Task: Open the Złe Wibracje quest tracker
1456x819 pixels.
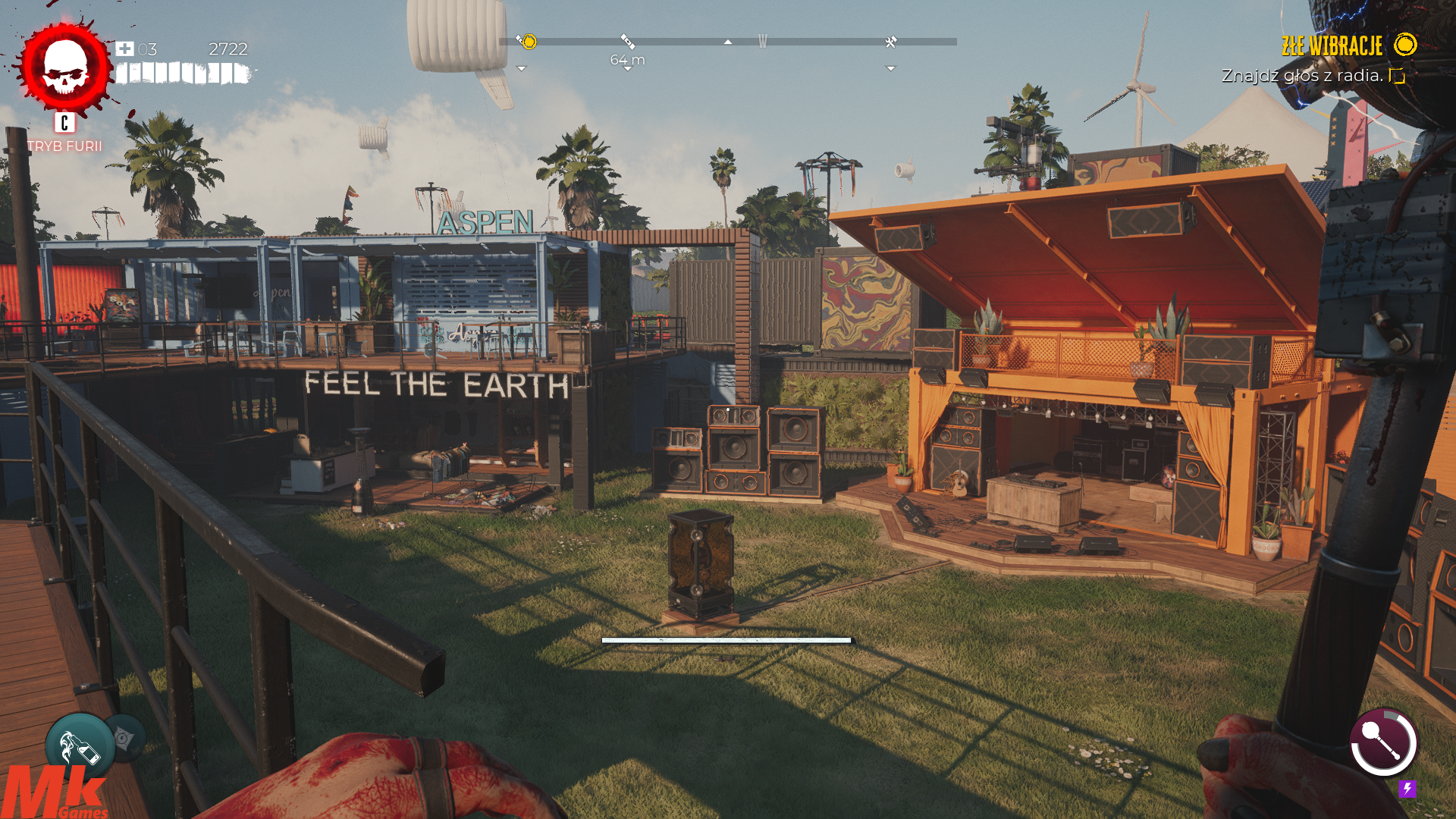Action: 1332,46
